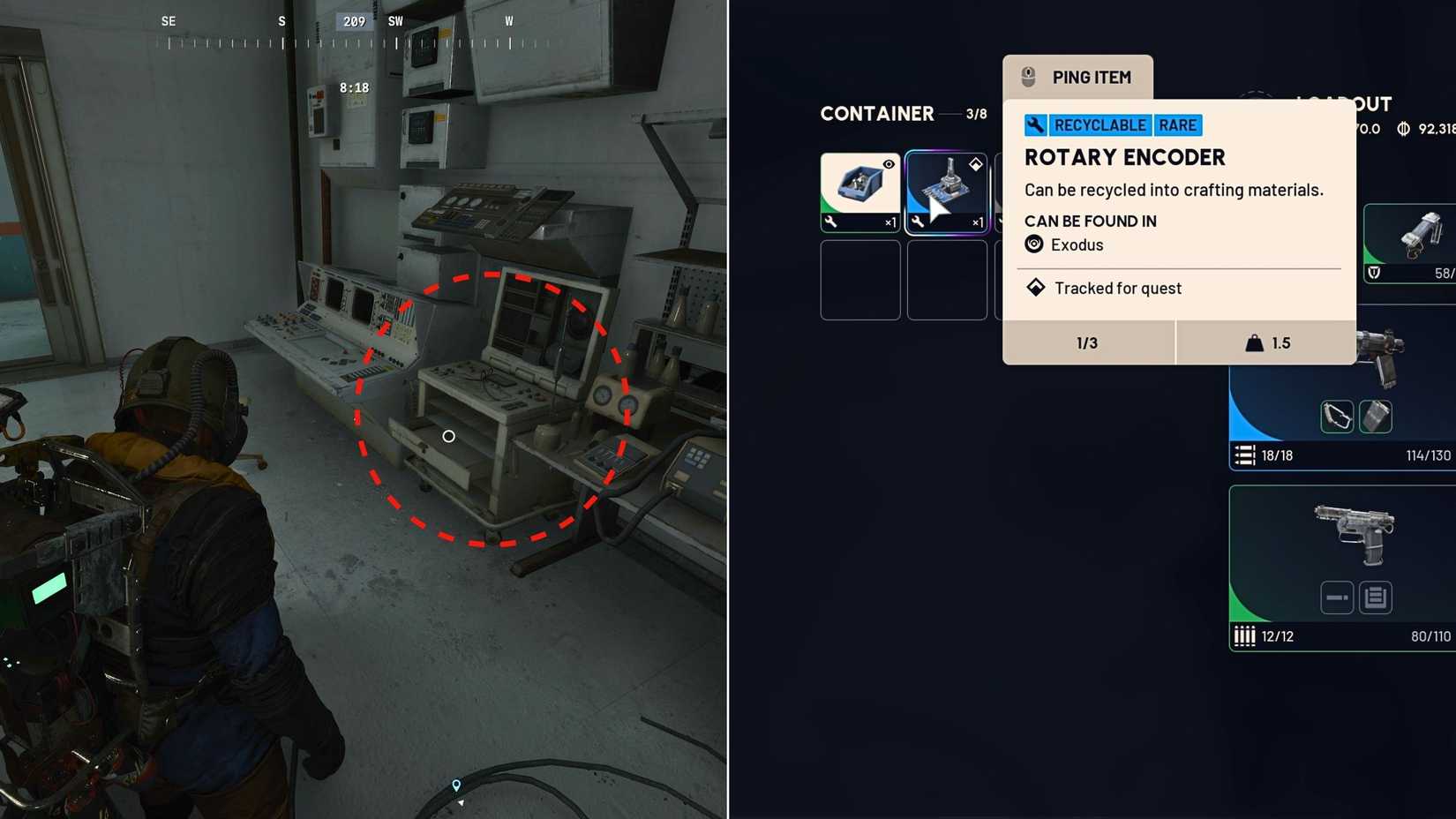Switch to the Container panel header
This screenshot has width=1456, height=819.
click(878, 114)
